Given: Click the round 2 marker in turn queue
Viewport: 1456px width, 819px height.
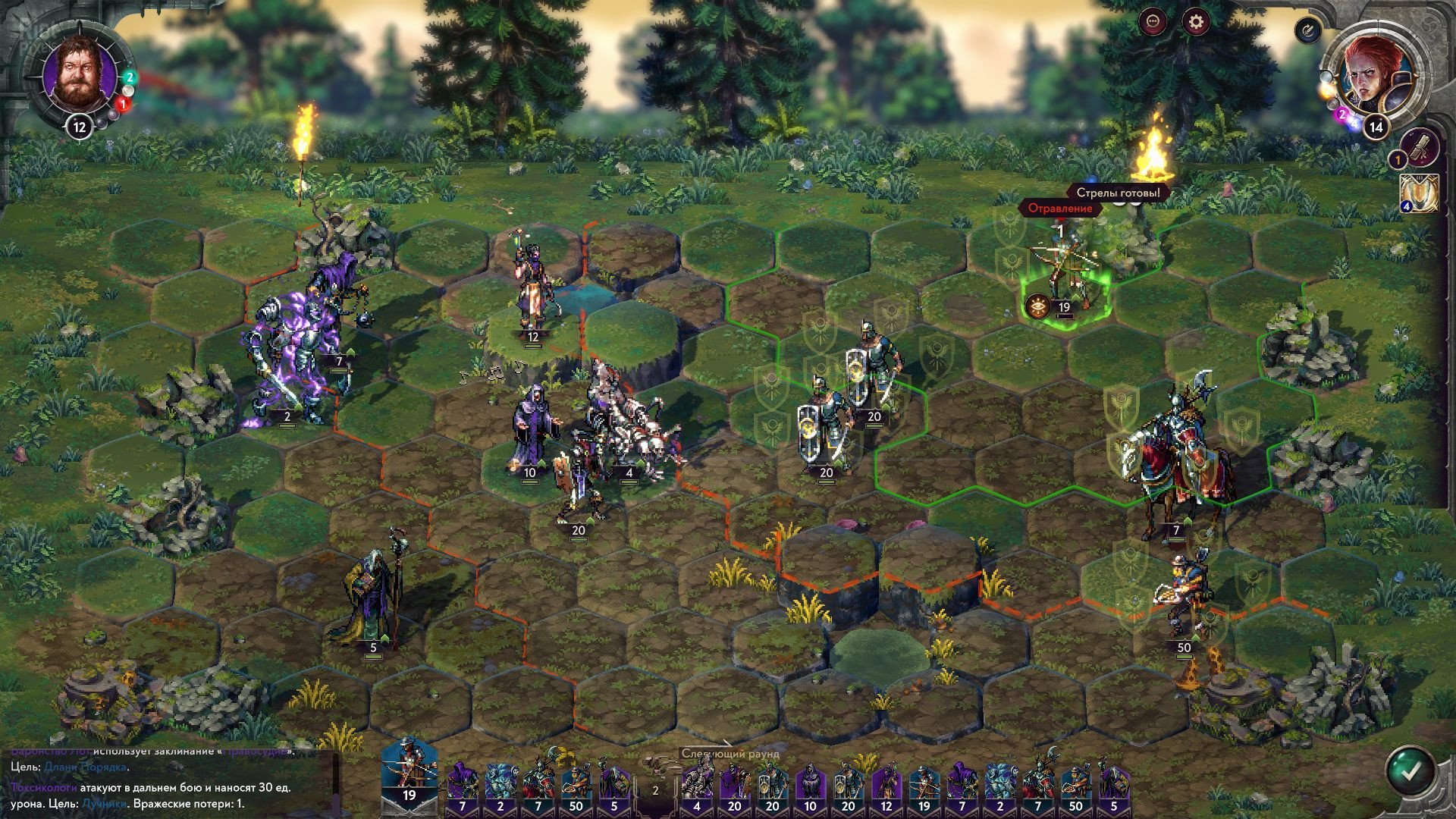Looking at the screenshot, I should point(655,789).
